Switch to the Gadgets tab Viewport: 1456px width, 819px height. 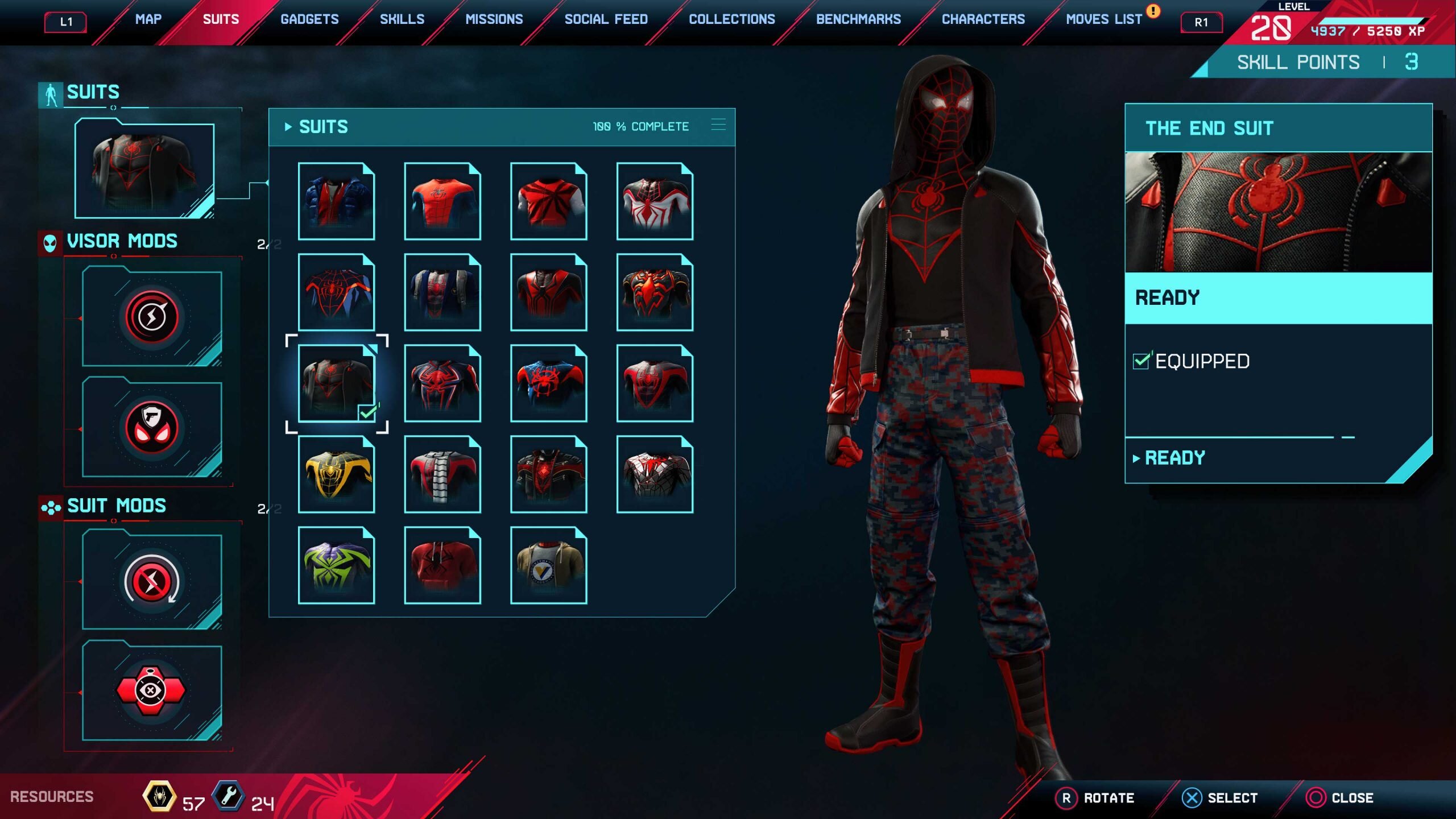pos(310,19)
